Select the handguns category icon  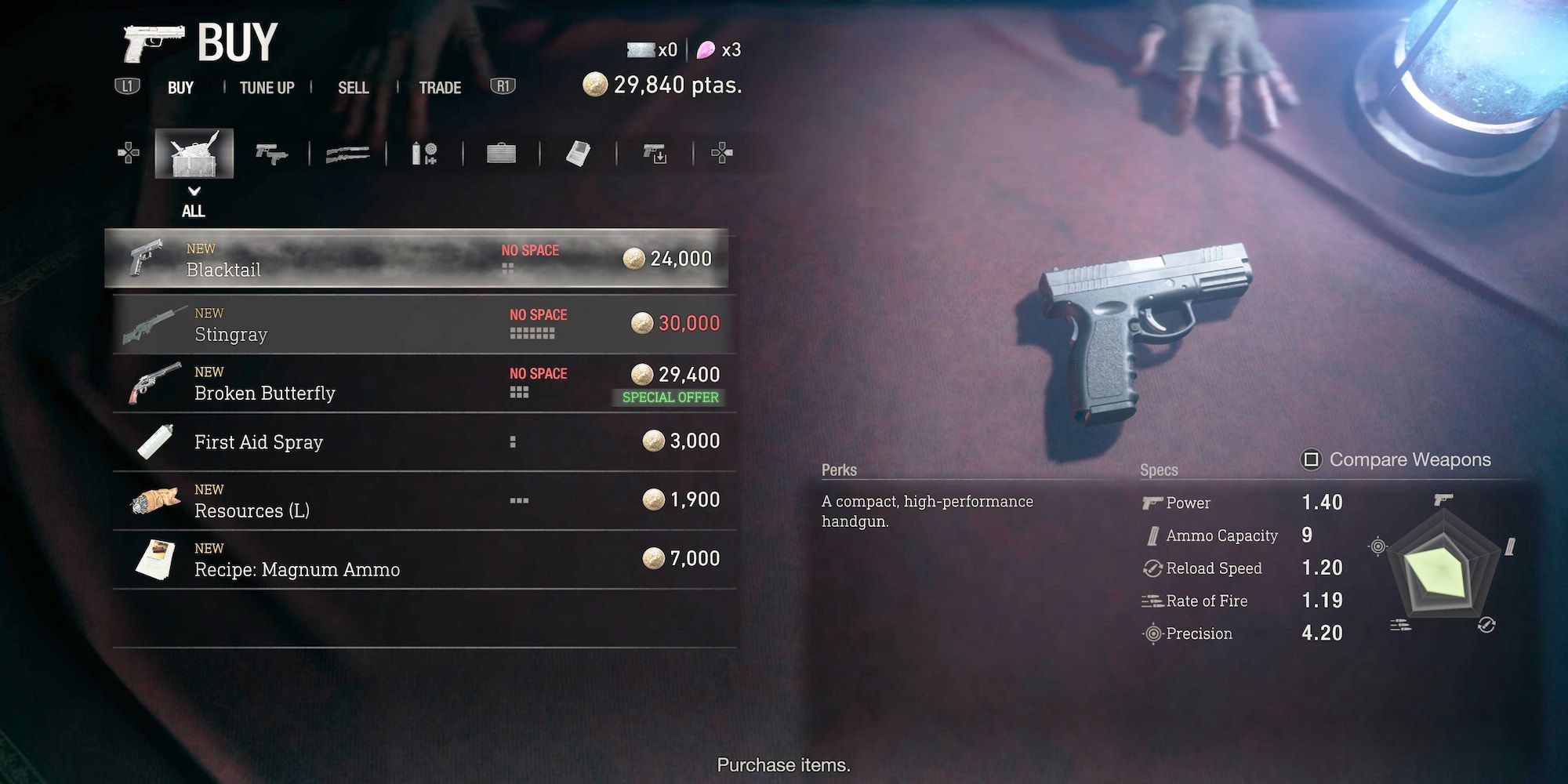pos(269,153)
